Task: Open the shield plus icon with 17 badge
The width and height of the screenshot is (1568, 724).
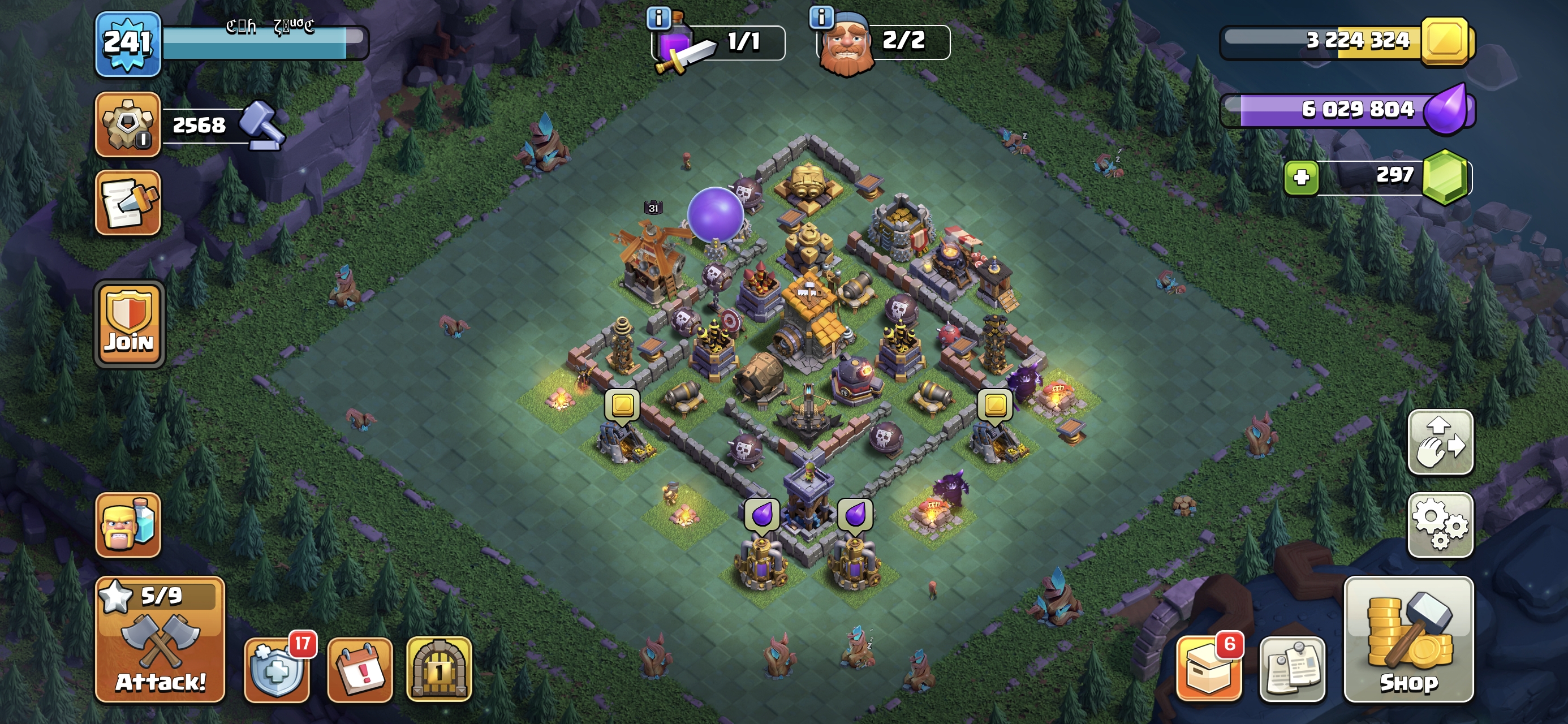Action: [277, 670]
